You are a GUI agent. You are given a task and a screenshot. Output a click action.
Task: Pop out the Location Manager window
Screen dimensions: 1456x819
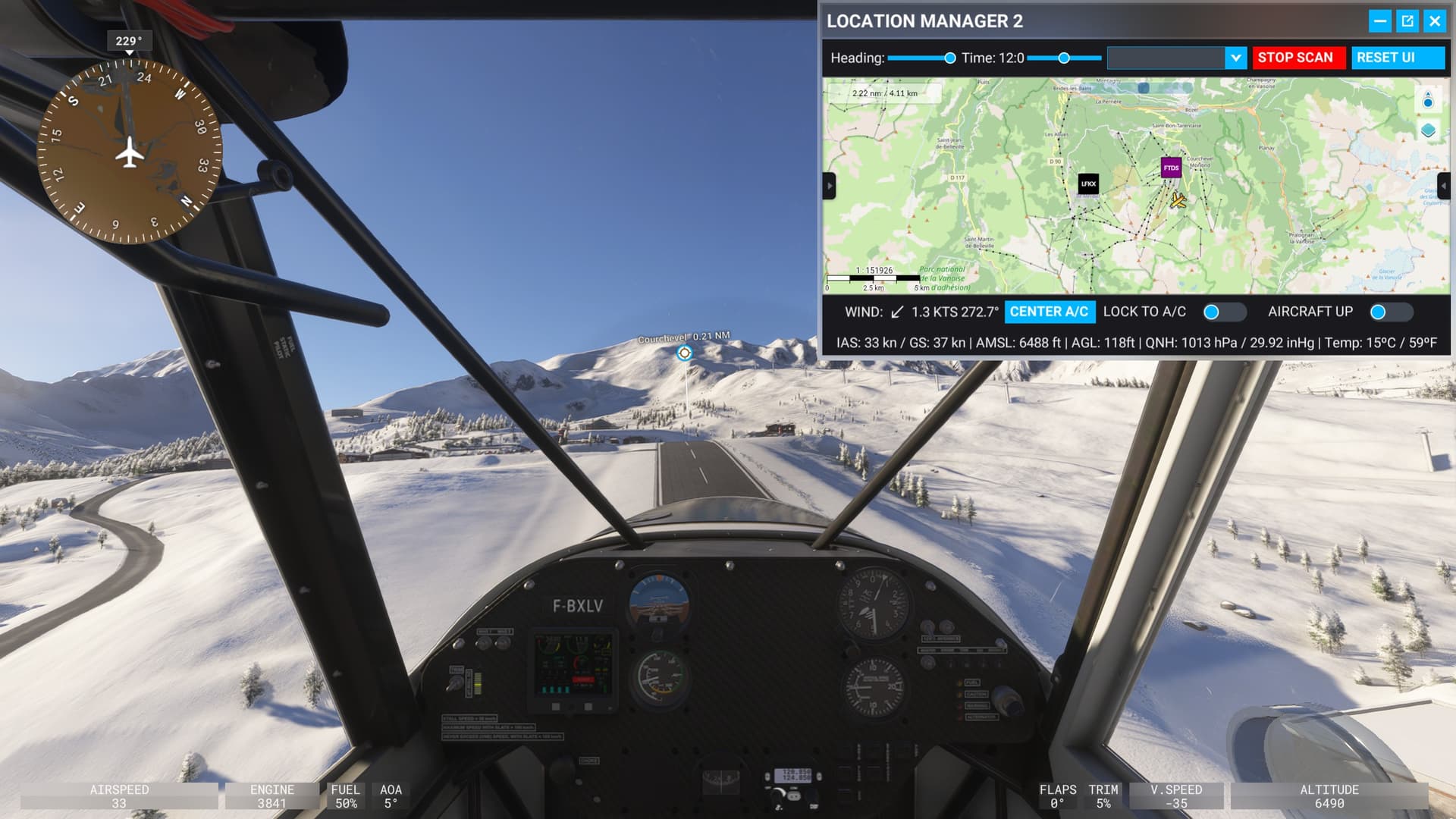coord(1407,21)
